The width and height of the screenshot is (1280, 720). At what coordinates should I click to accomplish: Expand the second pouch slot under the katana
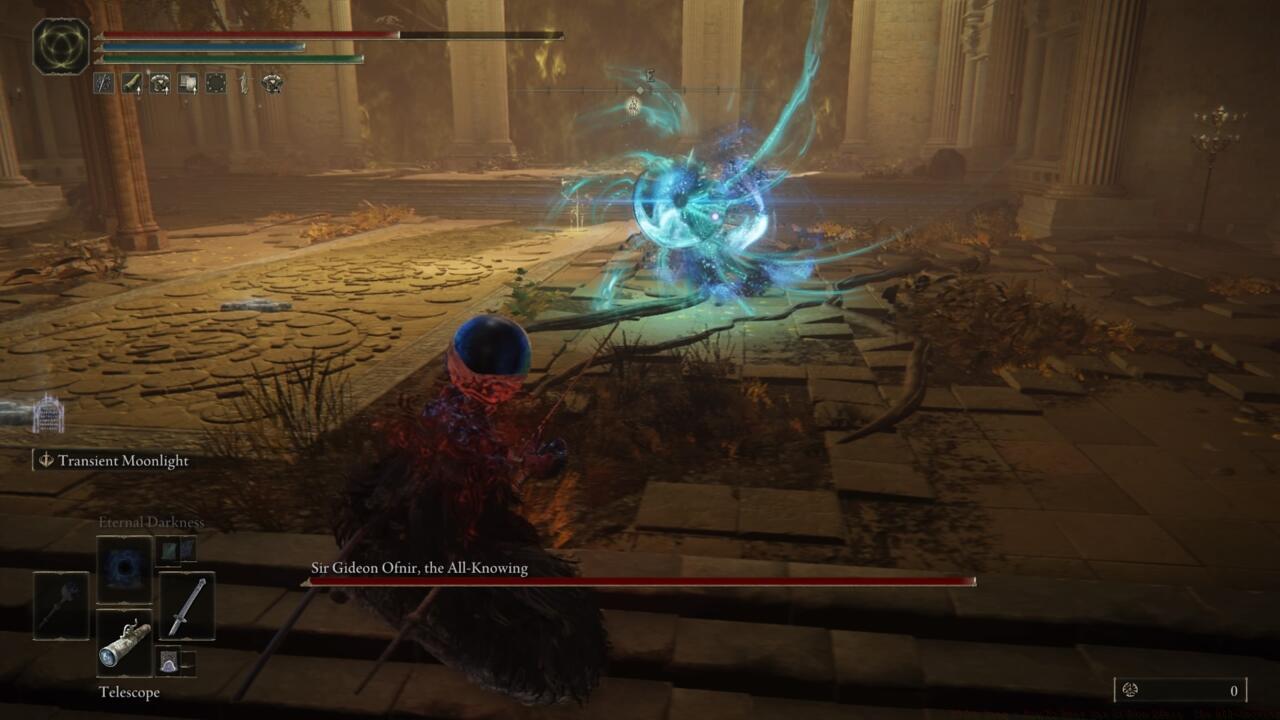(191, 660)
